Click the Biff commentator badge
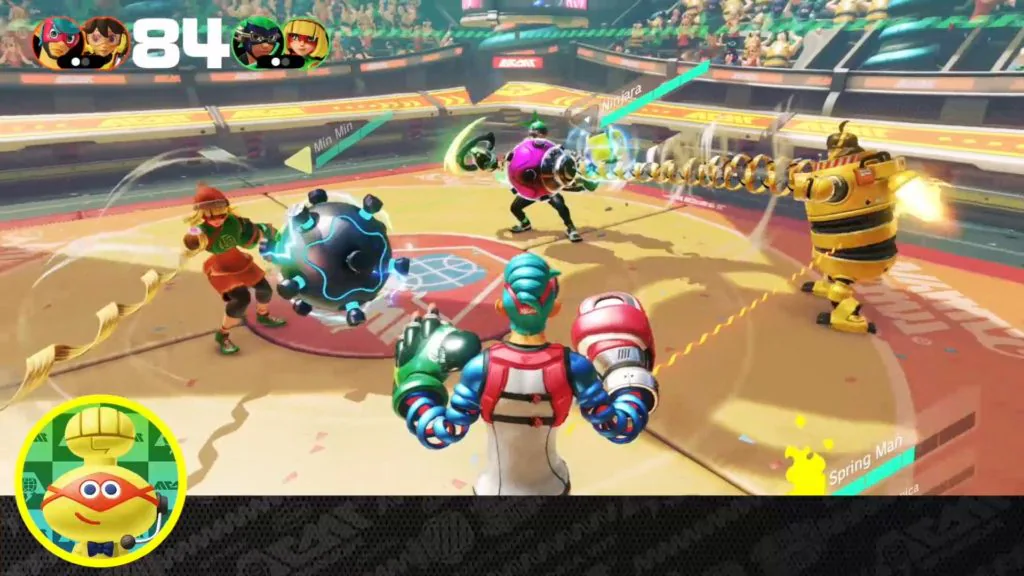The image size is (1024, 576). coord(100,481)
